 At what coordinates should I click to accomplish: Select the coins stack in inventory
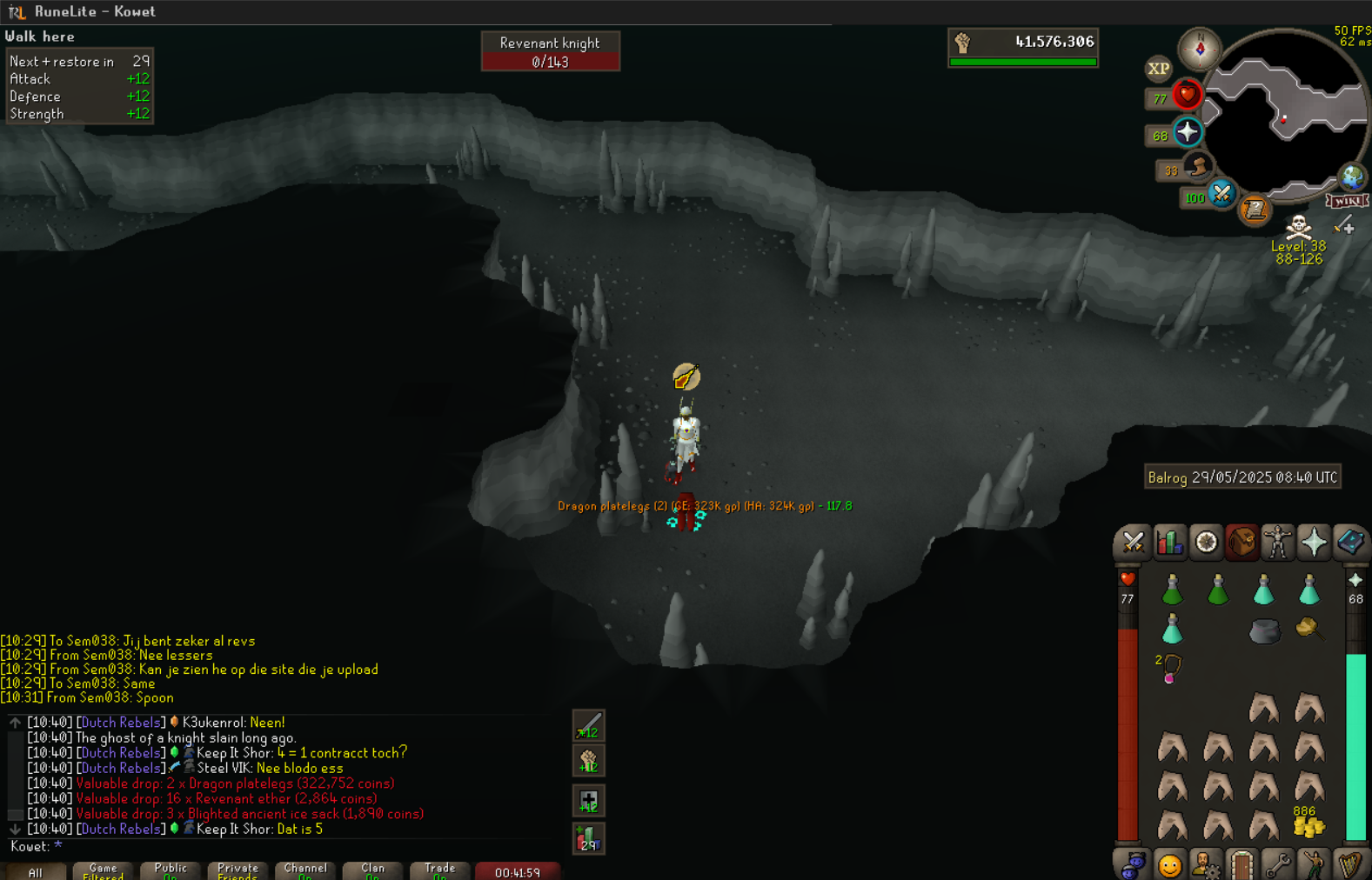point(1308,823)
